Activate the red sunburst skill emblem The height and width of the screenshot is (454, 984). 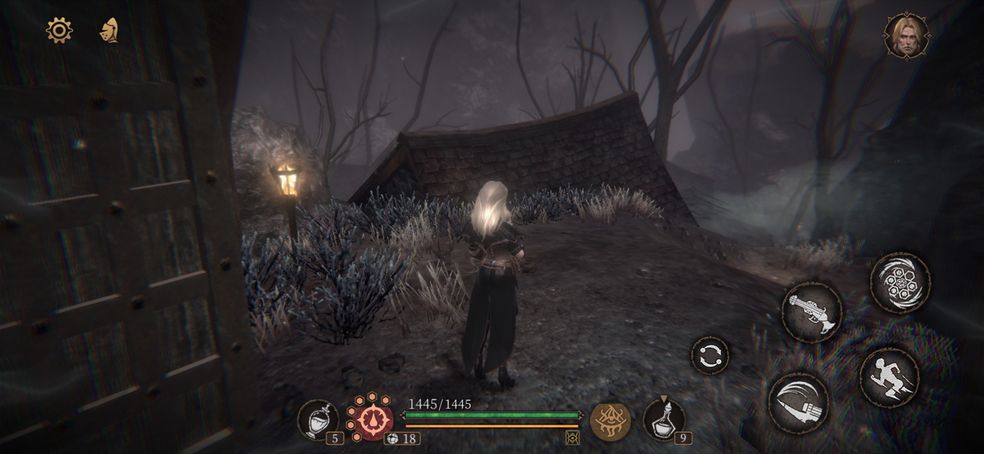370,417
